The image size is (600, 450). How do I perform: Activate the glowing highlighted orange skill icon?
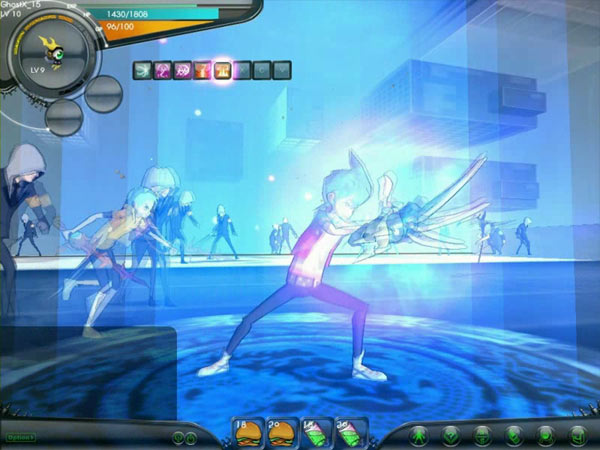pyautogui.click(x=222, y=70)
